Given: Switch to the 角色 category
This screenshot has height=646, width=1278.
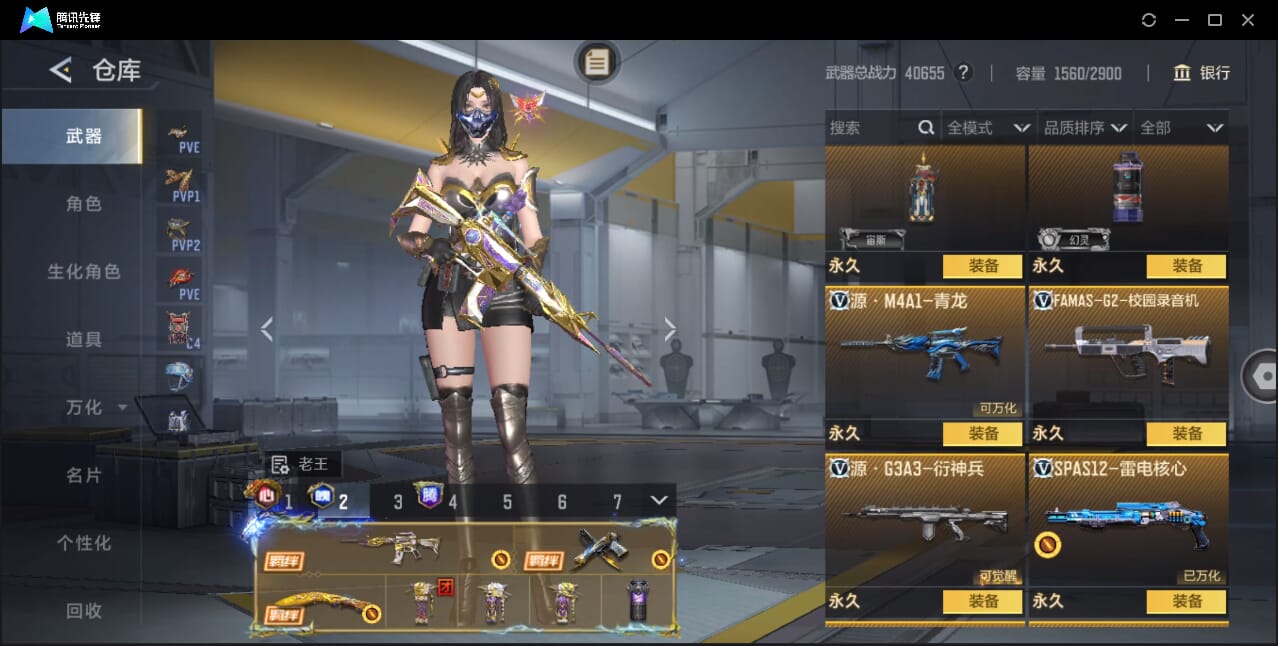Looking at the screenshot, I should (84, 204).
